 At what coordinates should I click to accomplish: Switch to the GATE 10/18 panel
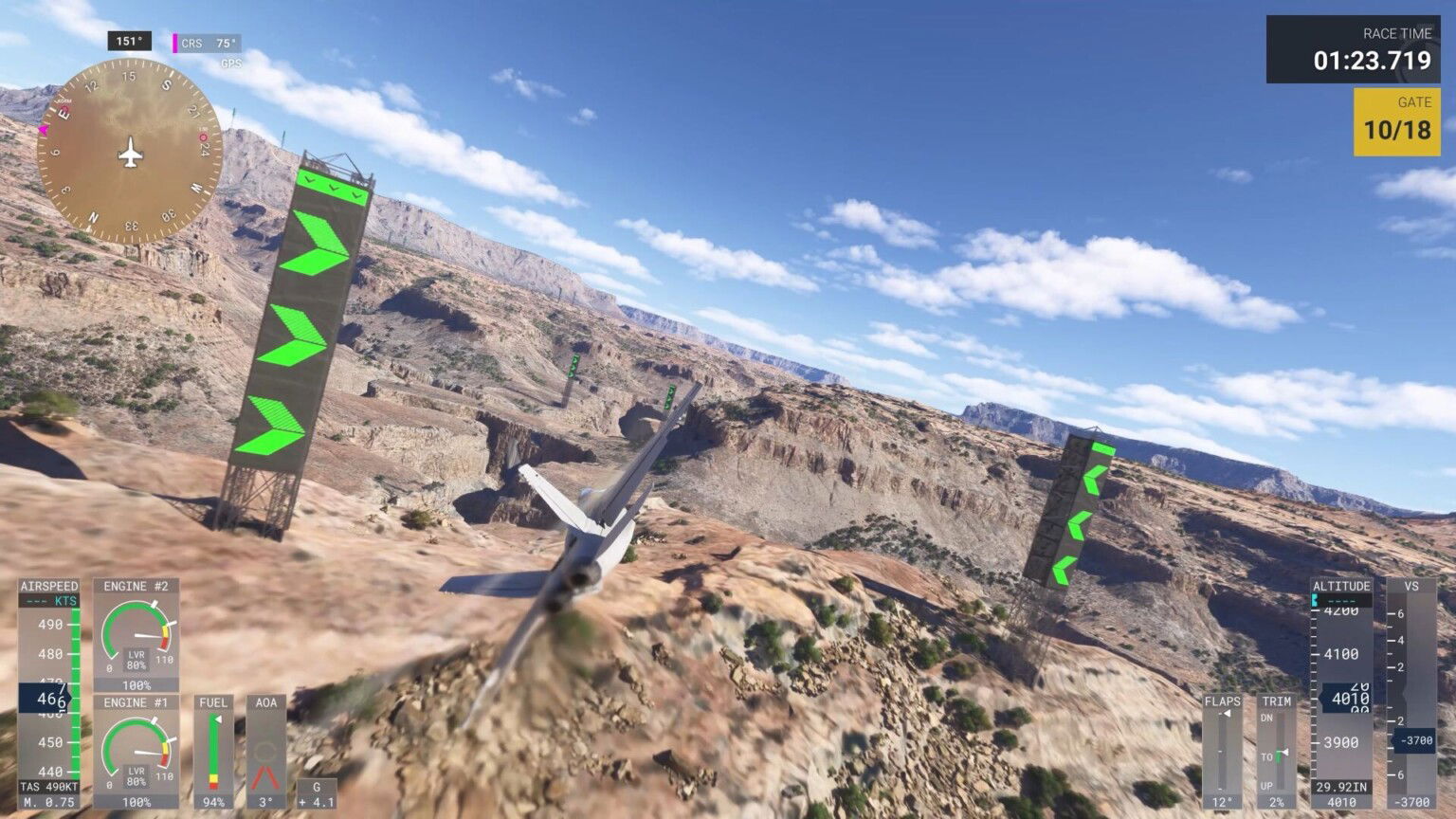coord(1397,118)
